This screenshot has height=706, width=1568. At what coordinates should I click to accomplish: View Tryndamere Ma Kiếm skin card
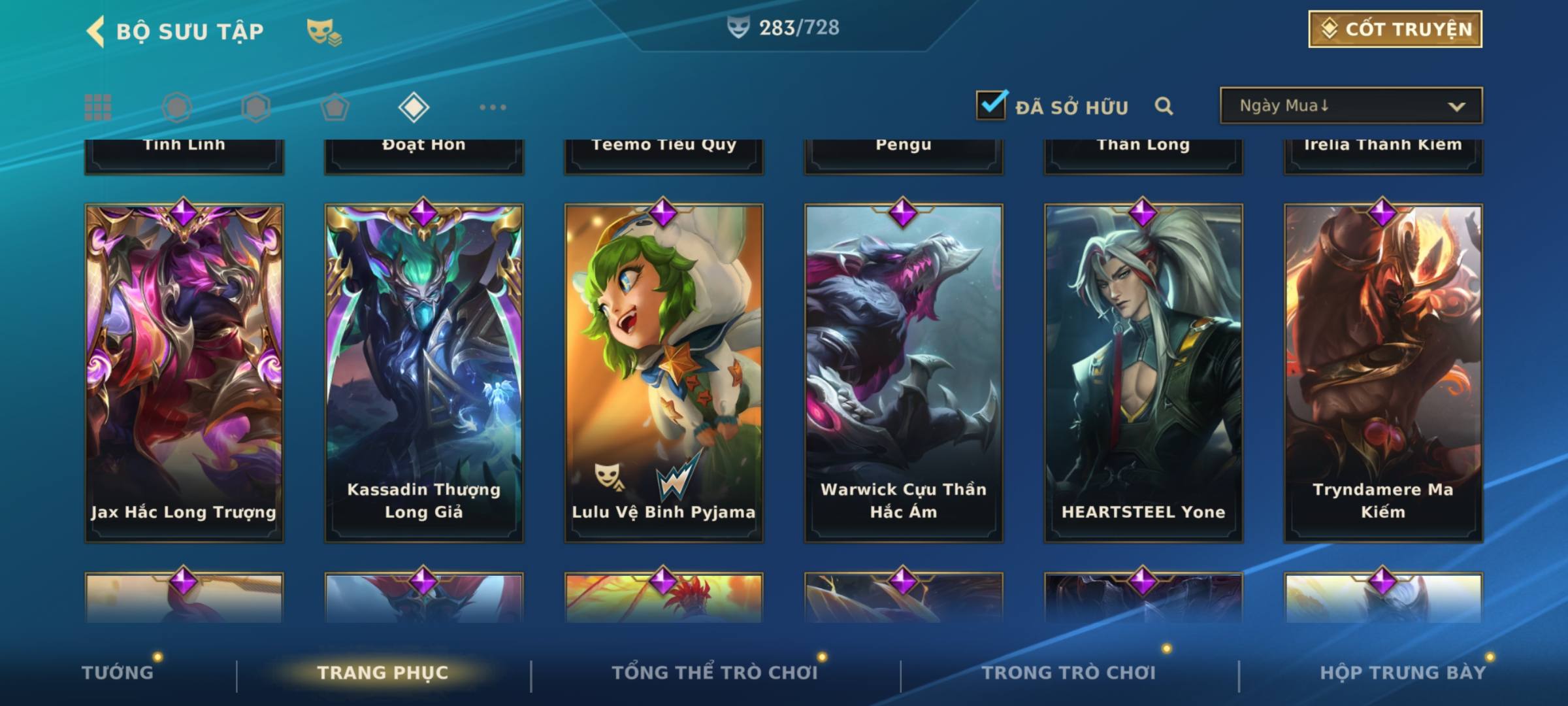coord(1383,373)
